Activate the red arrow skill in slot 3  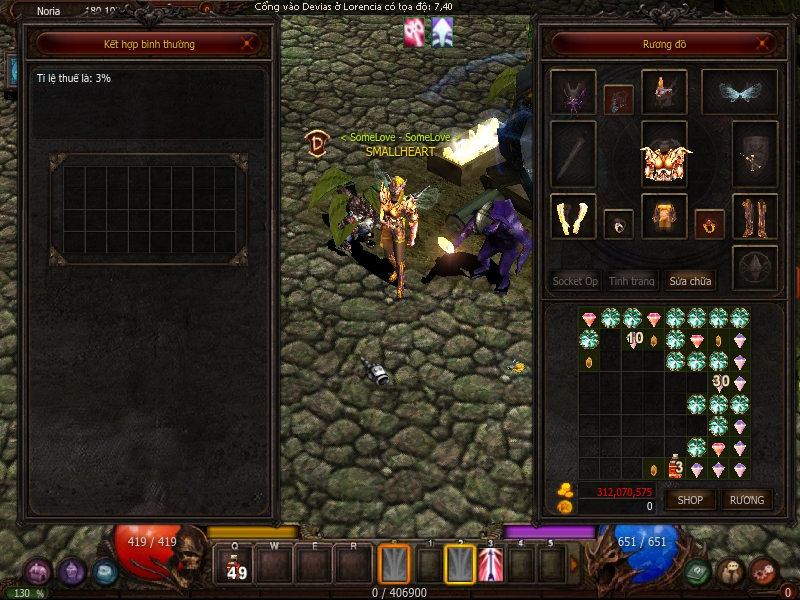(x=491, y=566)
